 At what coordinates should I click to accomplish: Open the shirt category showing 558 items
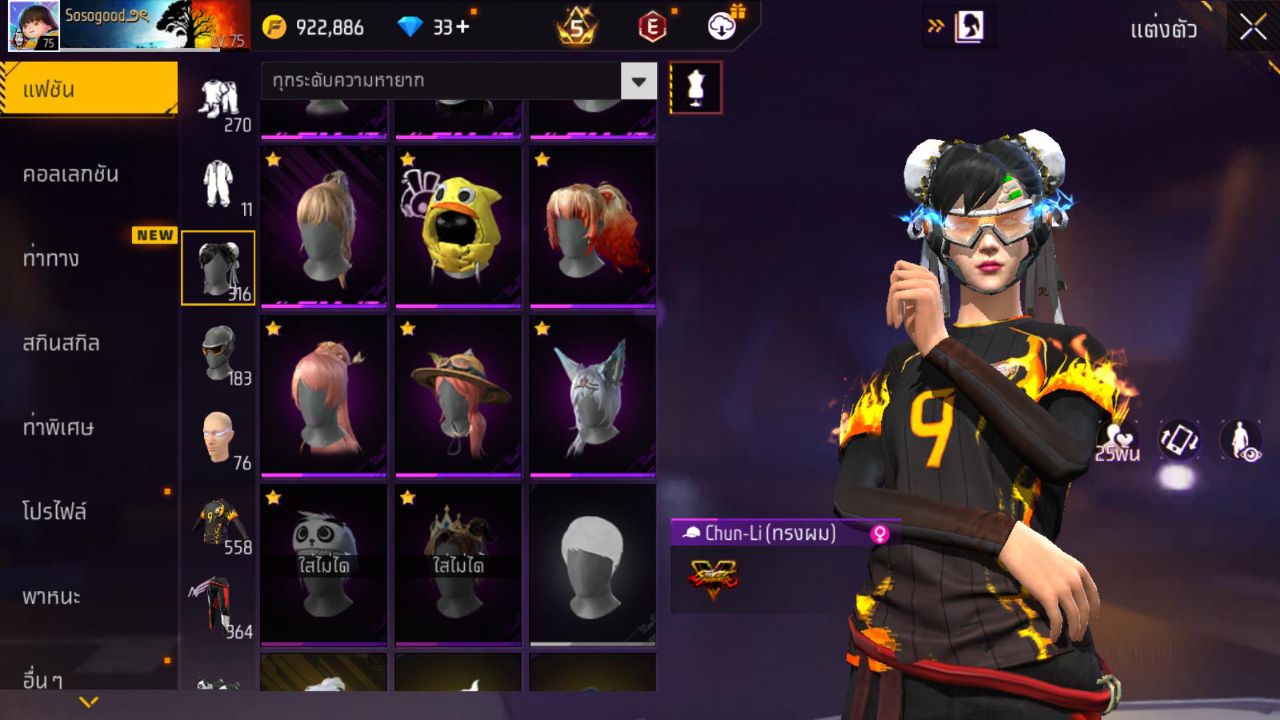pyautogui.click(x=218, y=522)
